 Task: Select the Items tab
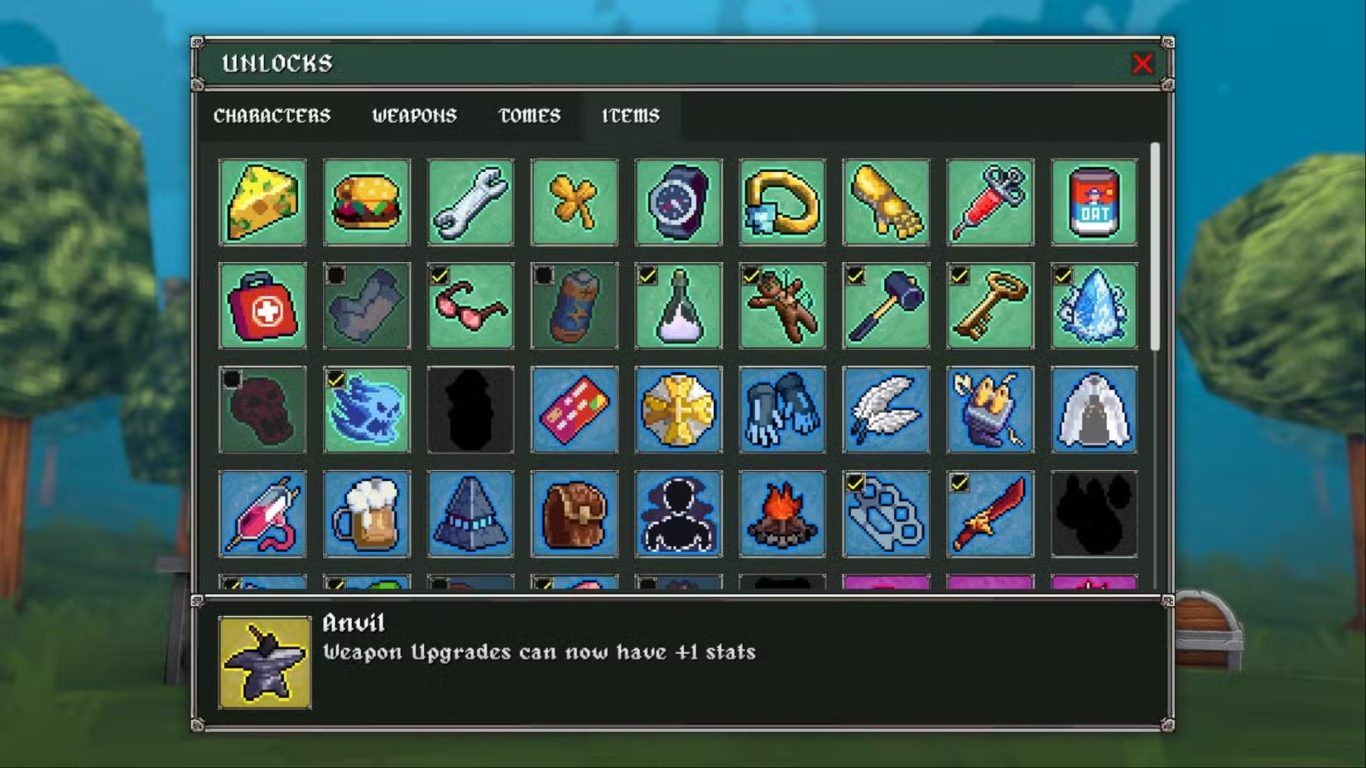click(631, 116)
